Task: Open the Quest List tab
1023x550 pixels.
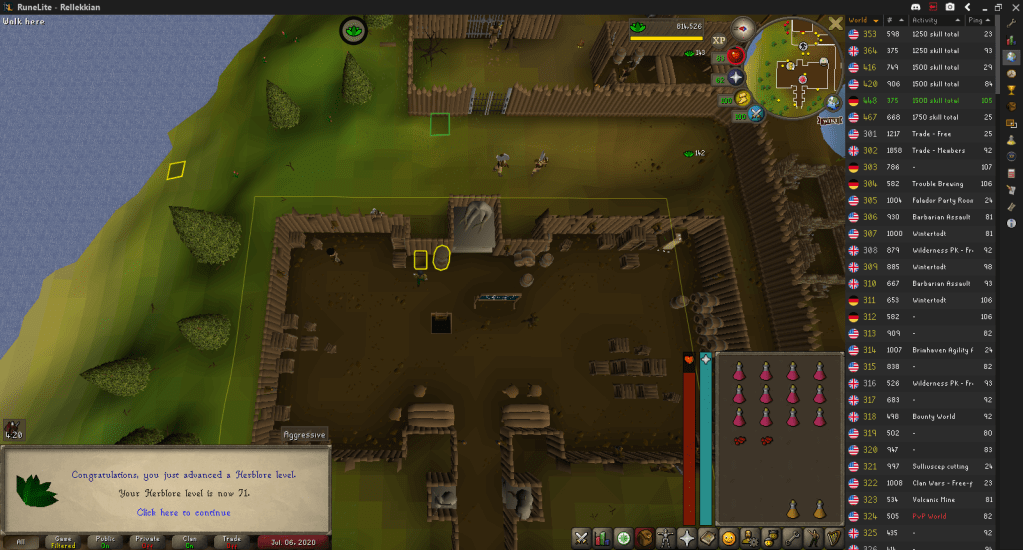Action: point(624,538)
